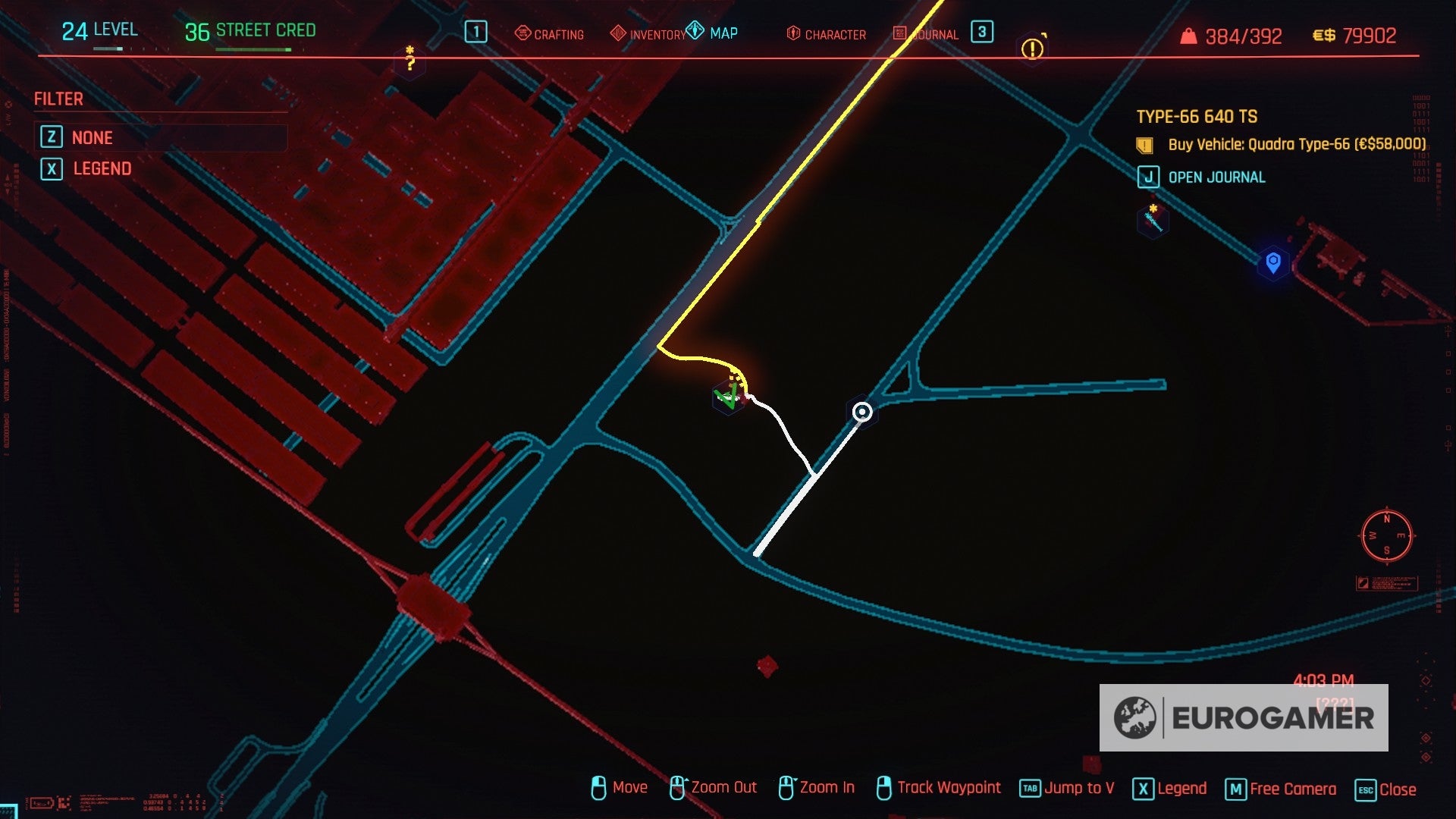Show the map Legend entry
This screenshot has width=1456, height=819.
pos(102,168)
